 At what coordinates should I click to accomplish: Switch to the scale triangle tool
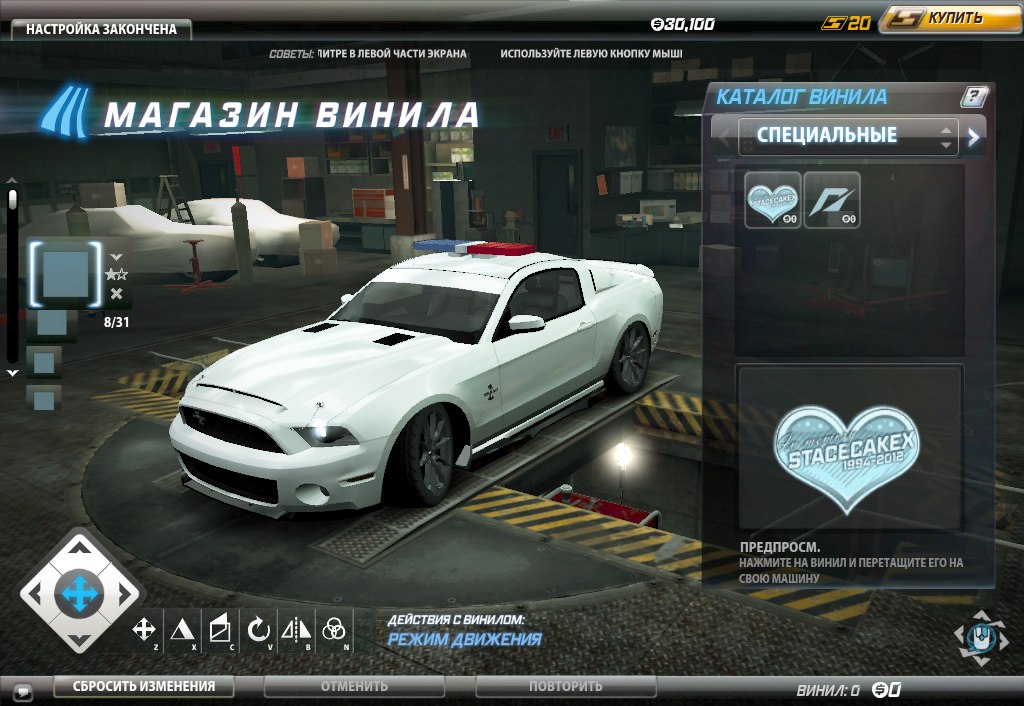pos(181,629)
